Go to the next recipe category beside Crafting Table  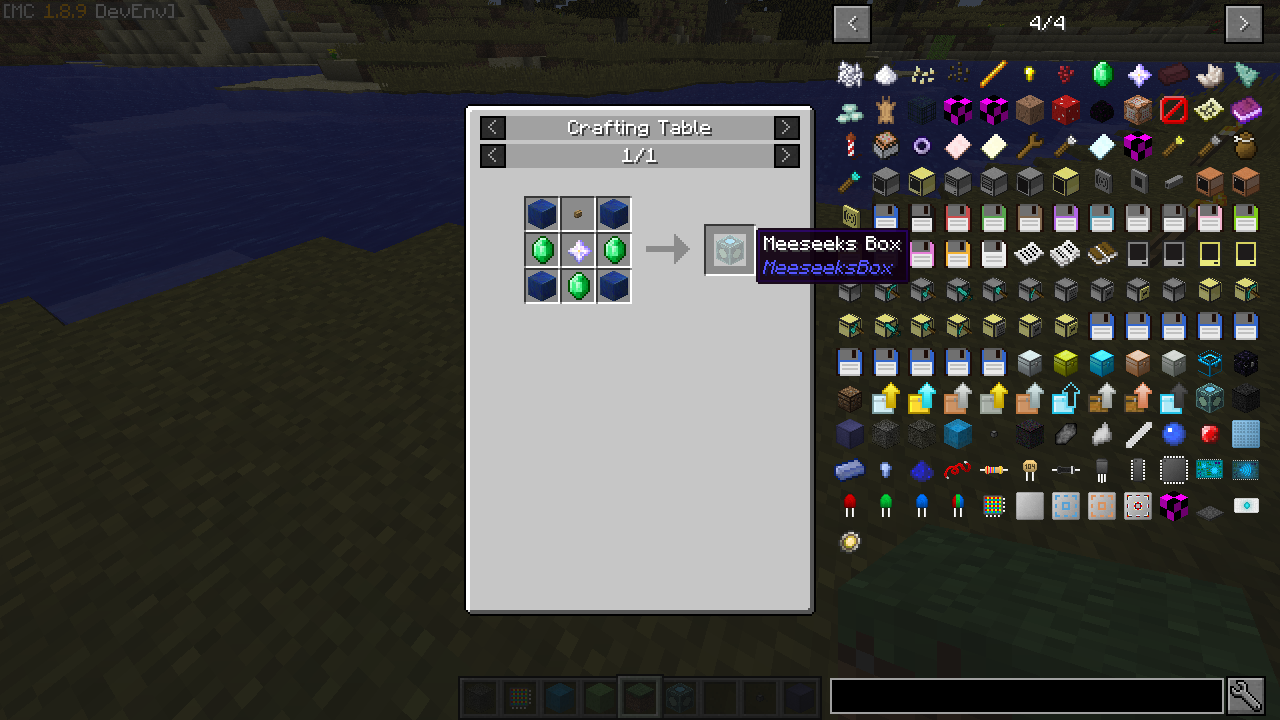[x=787, y=128]
